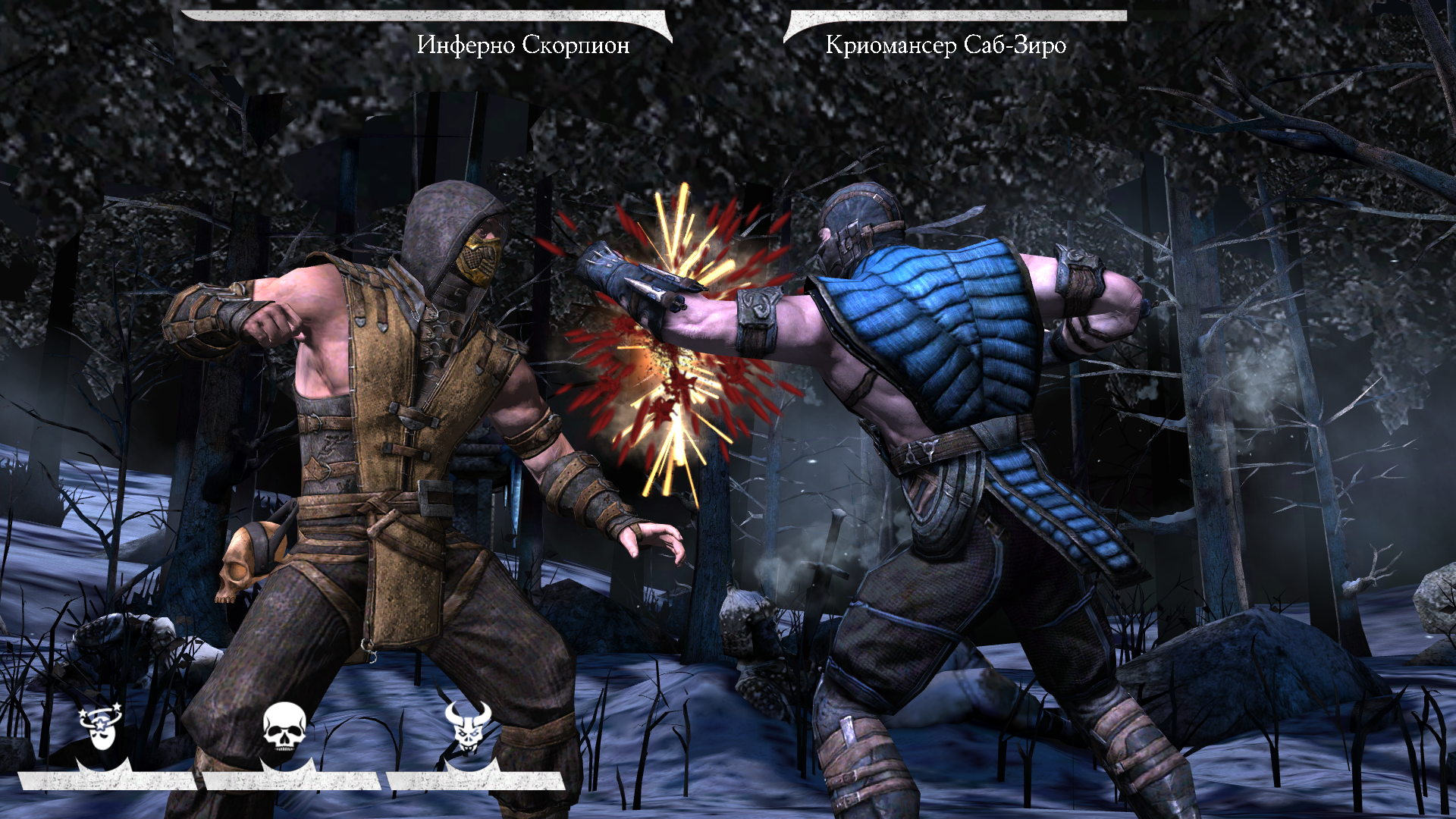This screenshot has width=1456, height=819.
Task: Use the horned demon skull special attack
Action: point(468,727)
